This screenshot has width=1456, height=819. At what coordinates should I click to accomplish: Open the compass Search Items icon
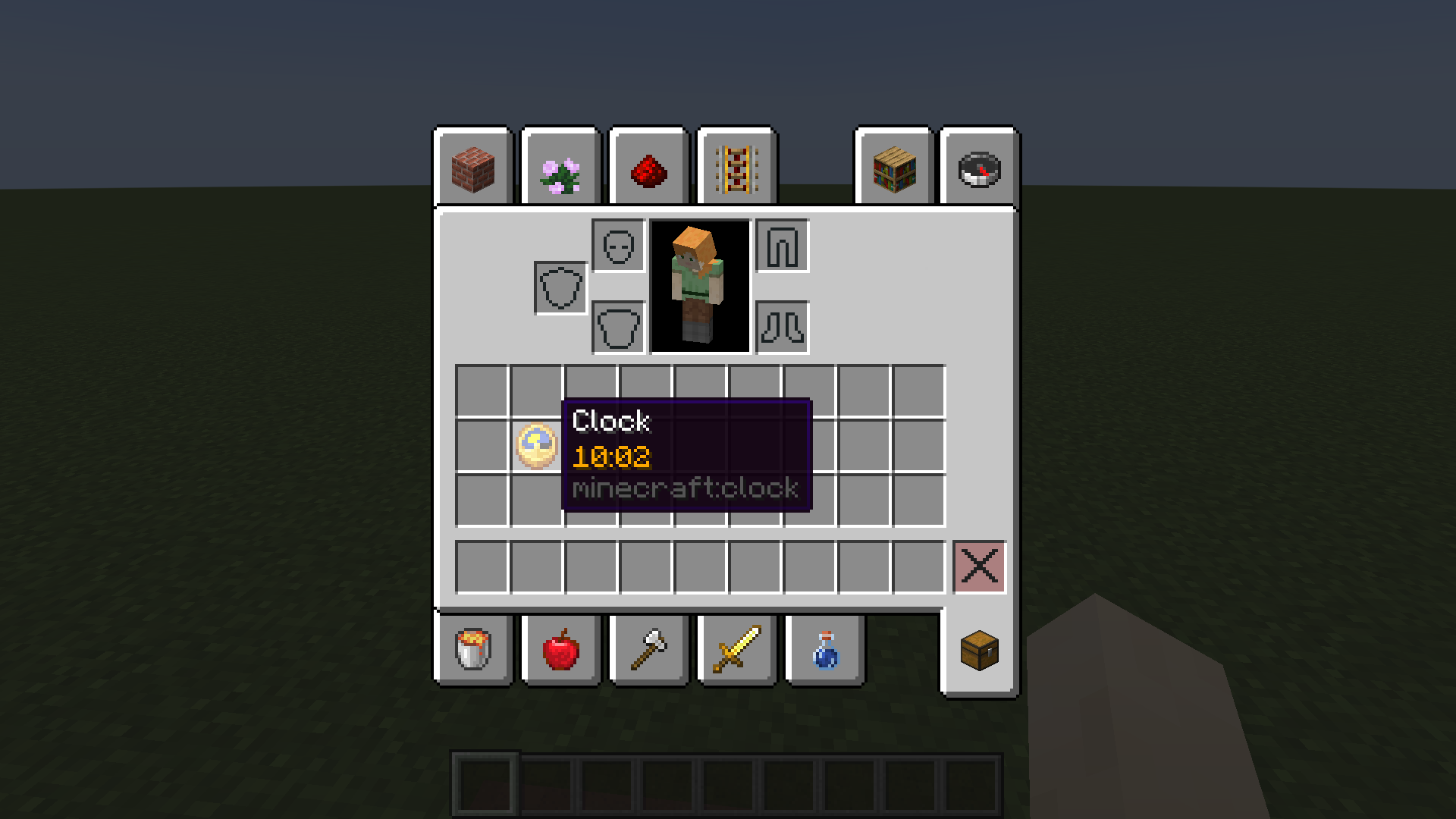[978, 168]
